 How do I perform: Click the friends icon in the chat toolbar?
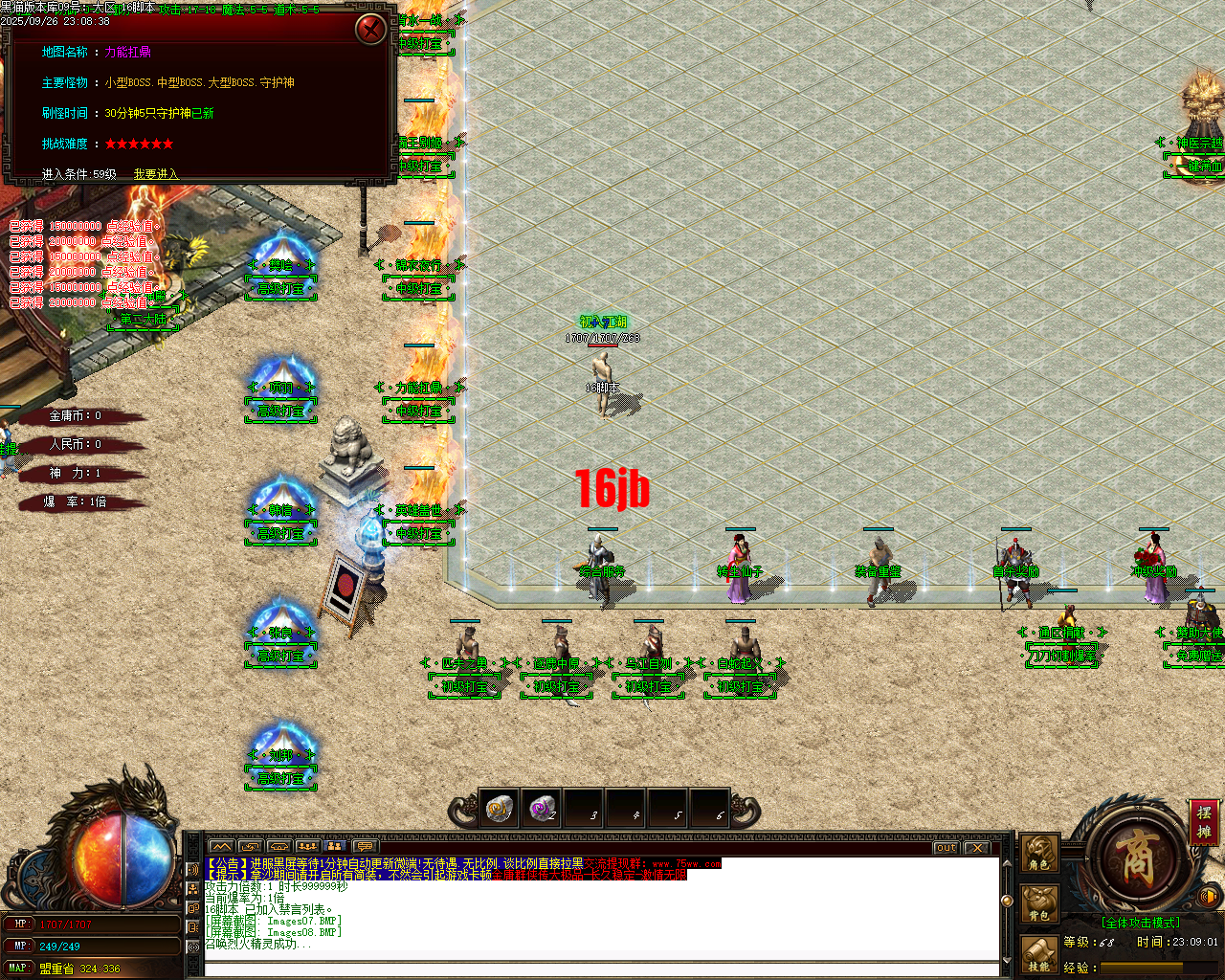coord(334,846)
